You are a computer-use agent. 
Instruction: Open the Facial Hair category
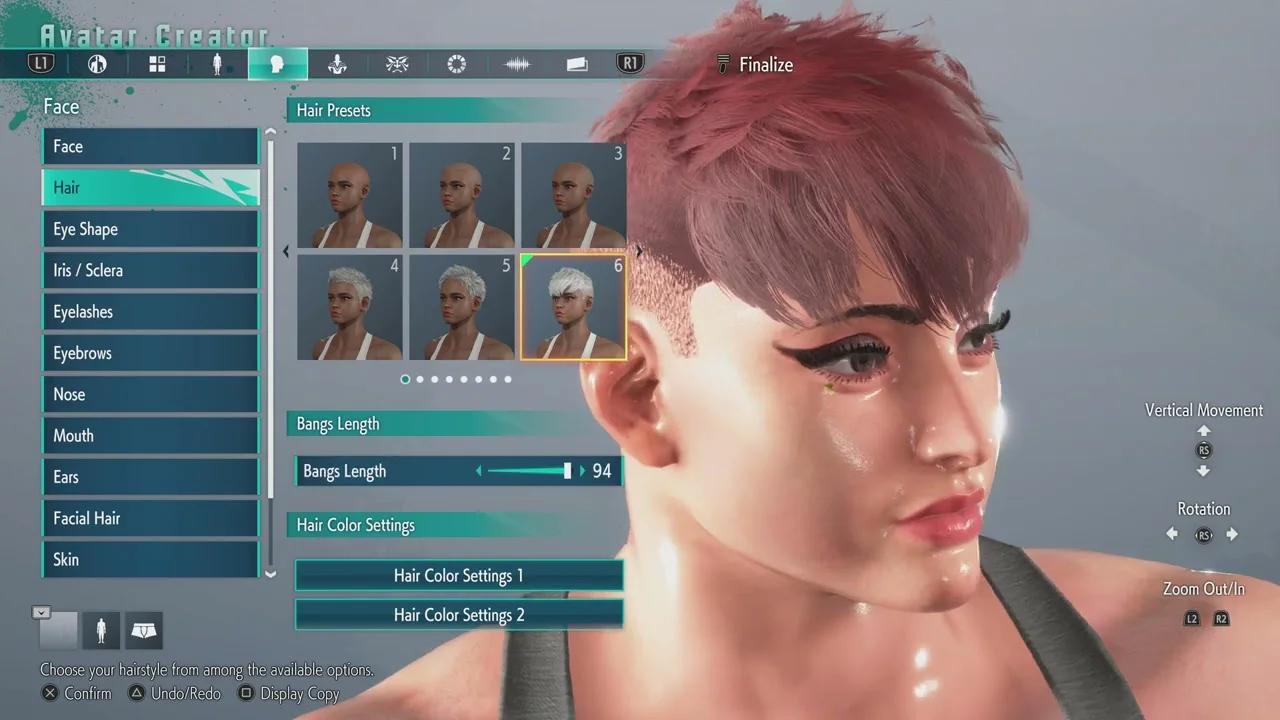tap(150, 518)
